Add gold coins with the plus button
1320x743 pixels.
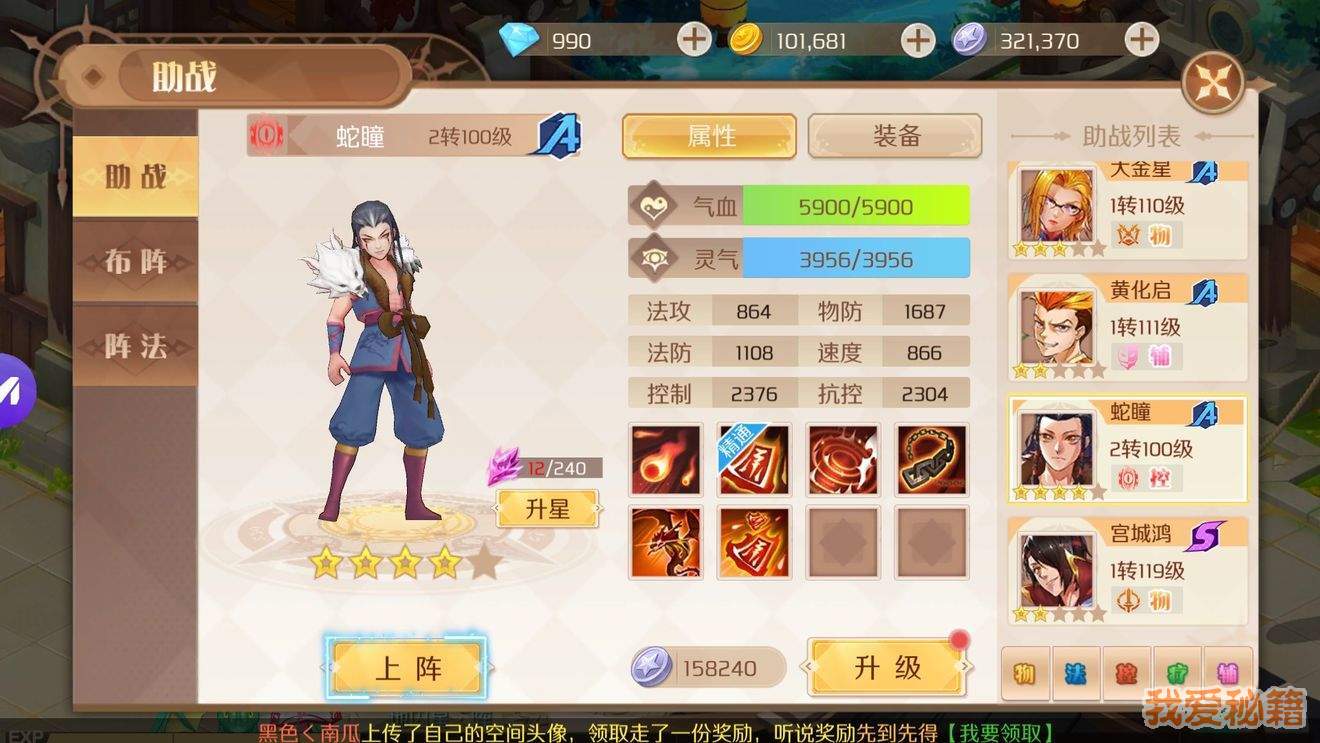pos(917,40)
